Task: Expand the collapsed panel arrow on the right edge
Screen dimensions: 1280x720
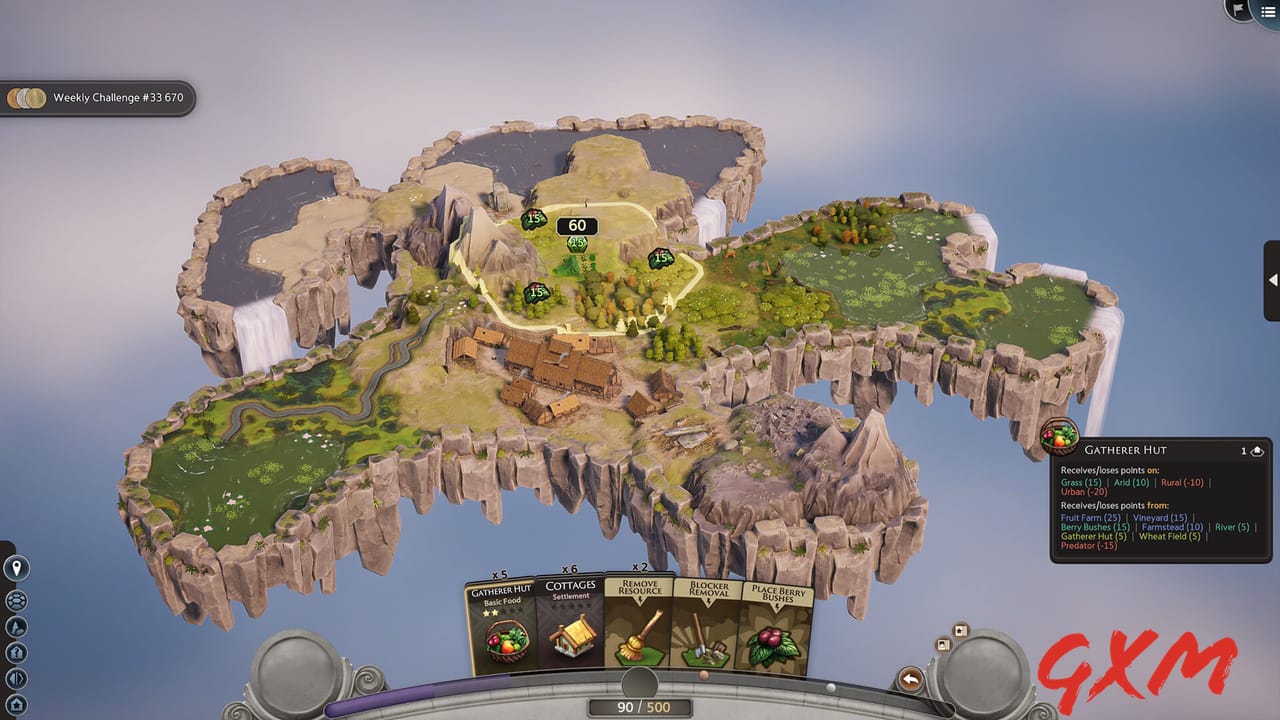Action: tap(1272, 281)
